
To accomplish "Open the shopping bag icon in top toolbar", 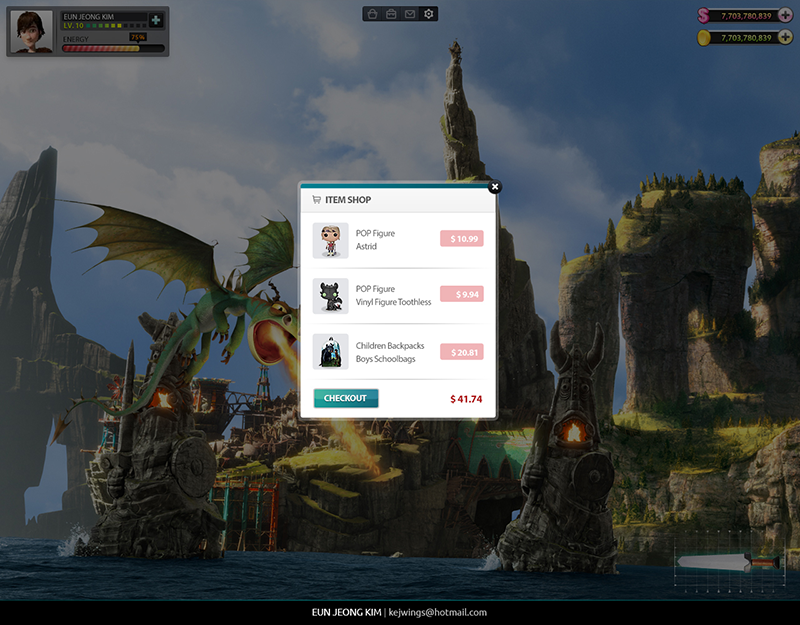I will click(372, 14).
